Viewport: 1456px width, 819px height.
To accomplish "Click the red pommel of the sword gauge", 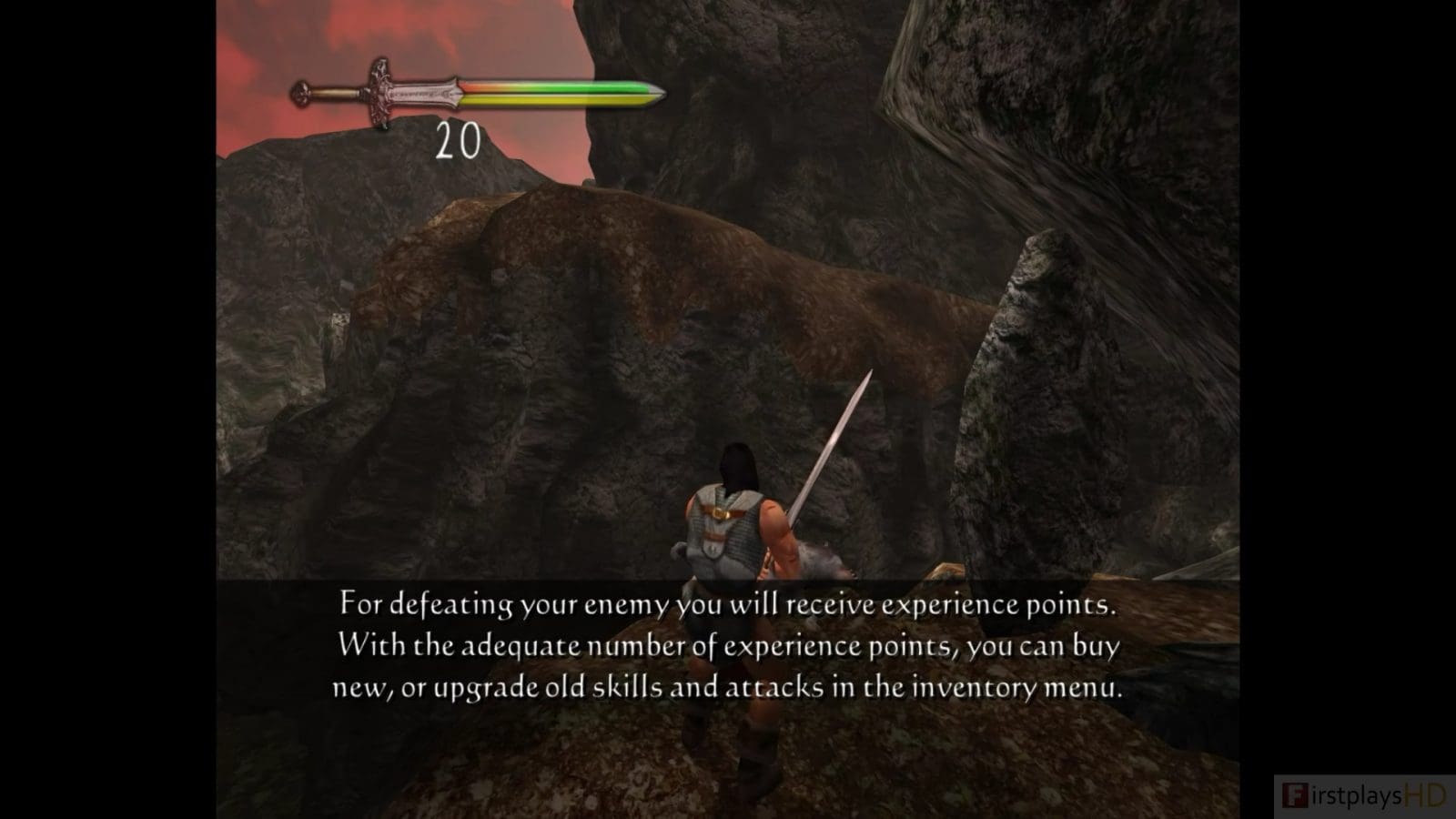I will pos(302,91).
